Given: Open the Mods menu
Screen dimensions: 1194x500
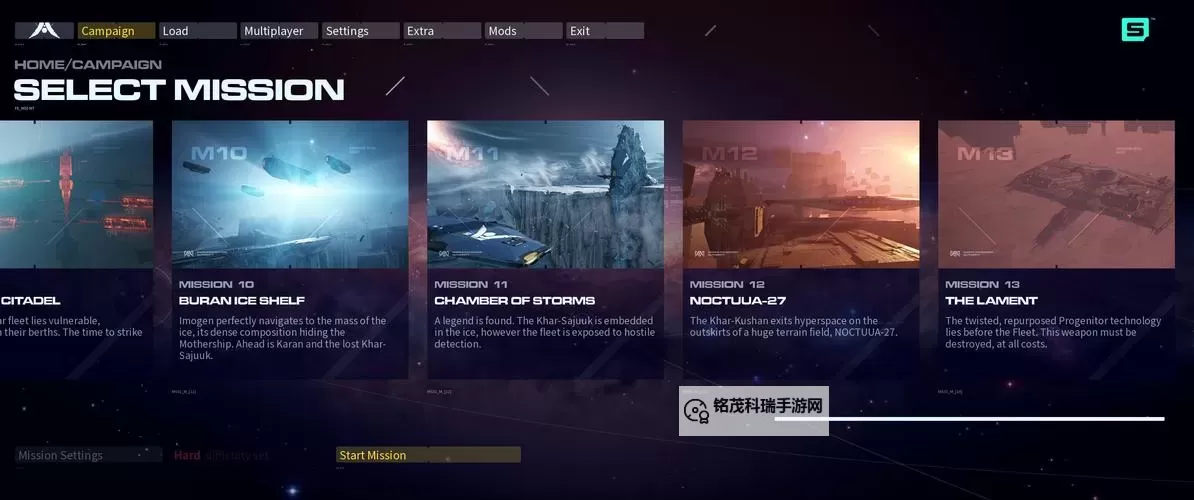Looking at the screenshot, I should [x=523, y=31].
